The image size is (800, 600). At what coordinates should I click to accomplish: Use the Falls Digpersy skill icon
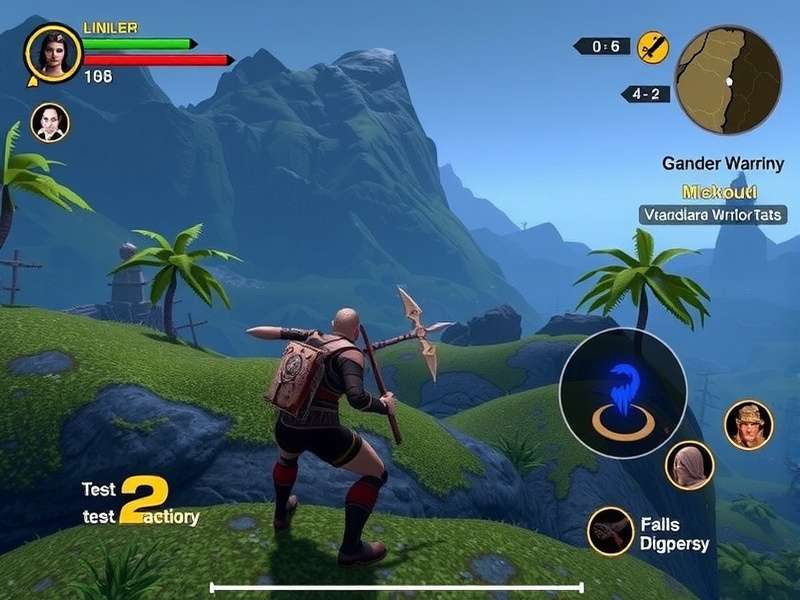611,531
